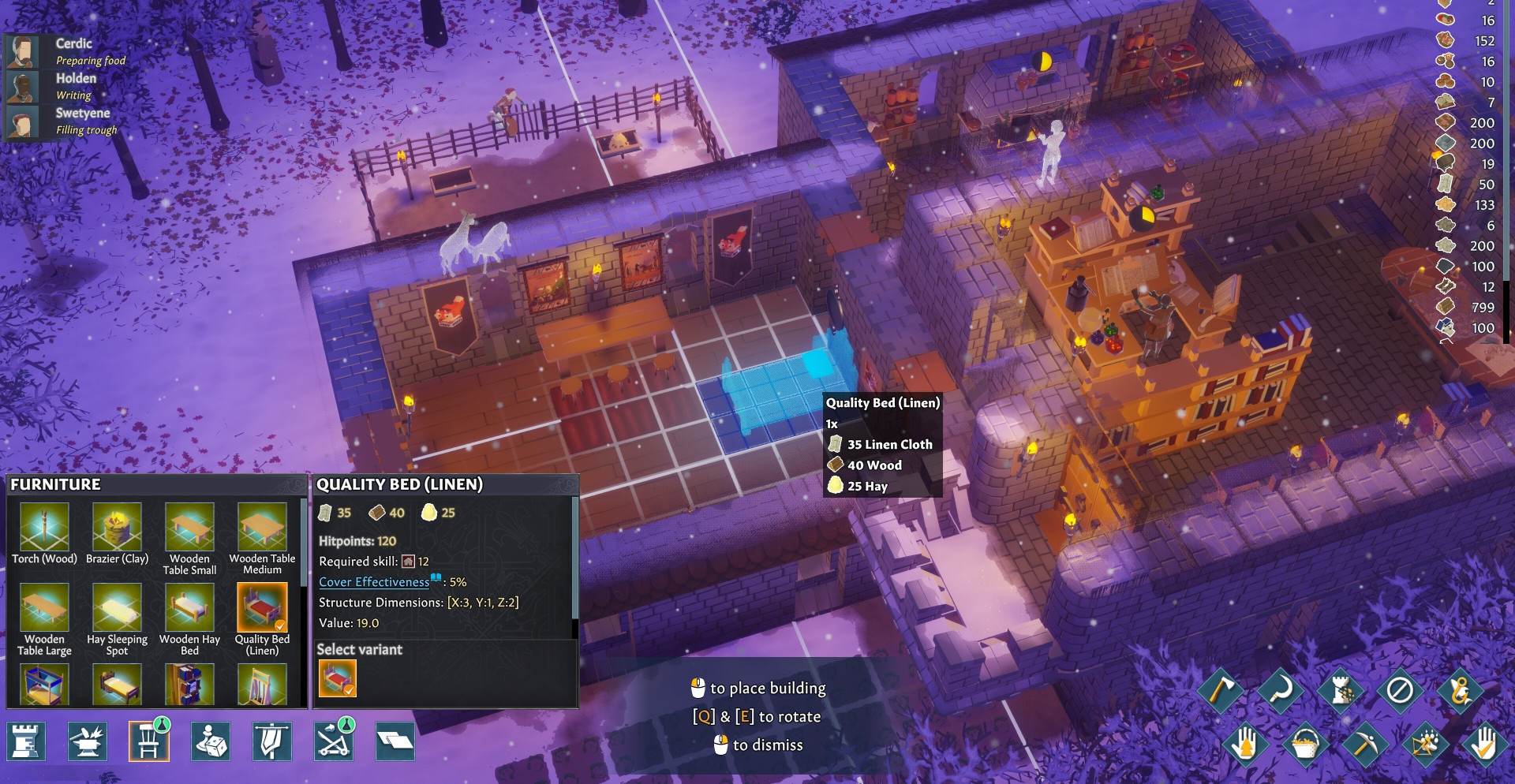Activate the sickle harvest order

coord(1280,690)
